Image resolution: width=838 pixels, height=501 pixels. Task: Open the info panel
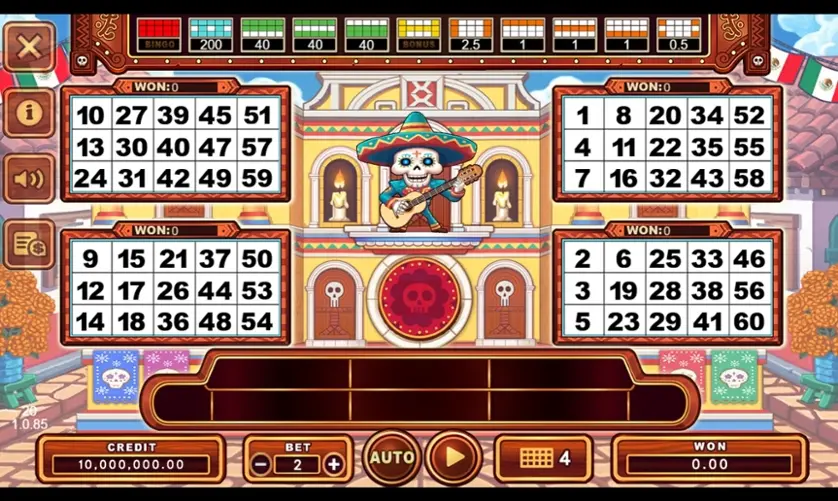coord(29,112)
